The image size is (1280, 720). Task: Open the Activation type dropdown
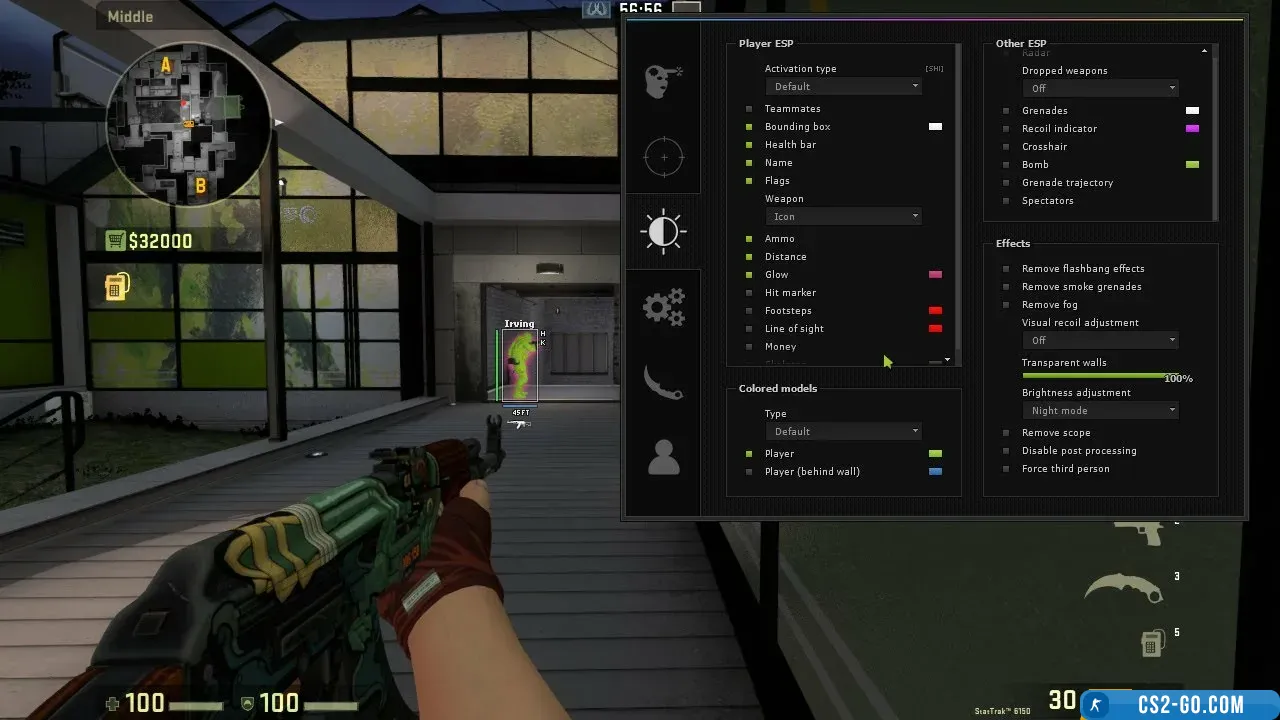(x=845, y=87)
